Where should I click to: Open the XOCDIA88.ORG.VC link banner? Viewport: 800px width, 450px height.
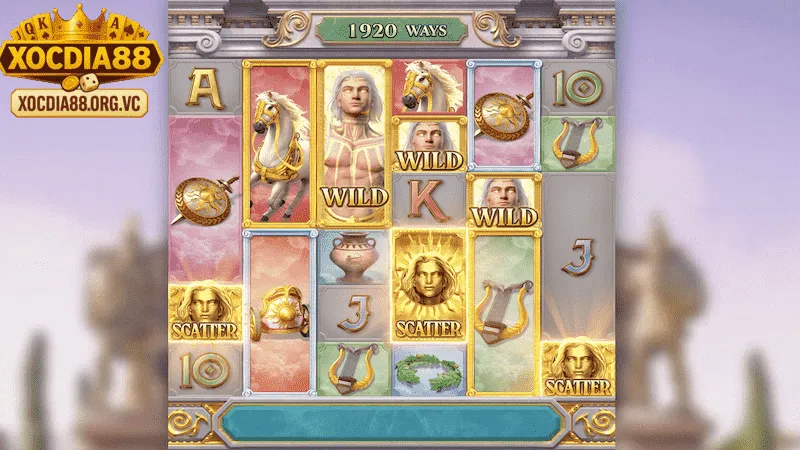coord(79,102)
